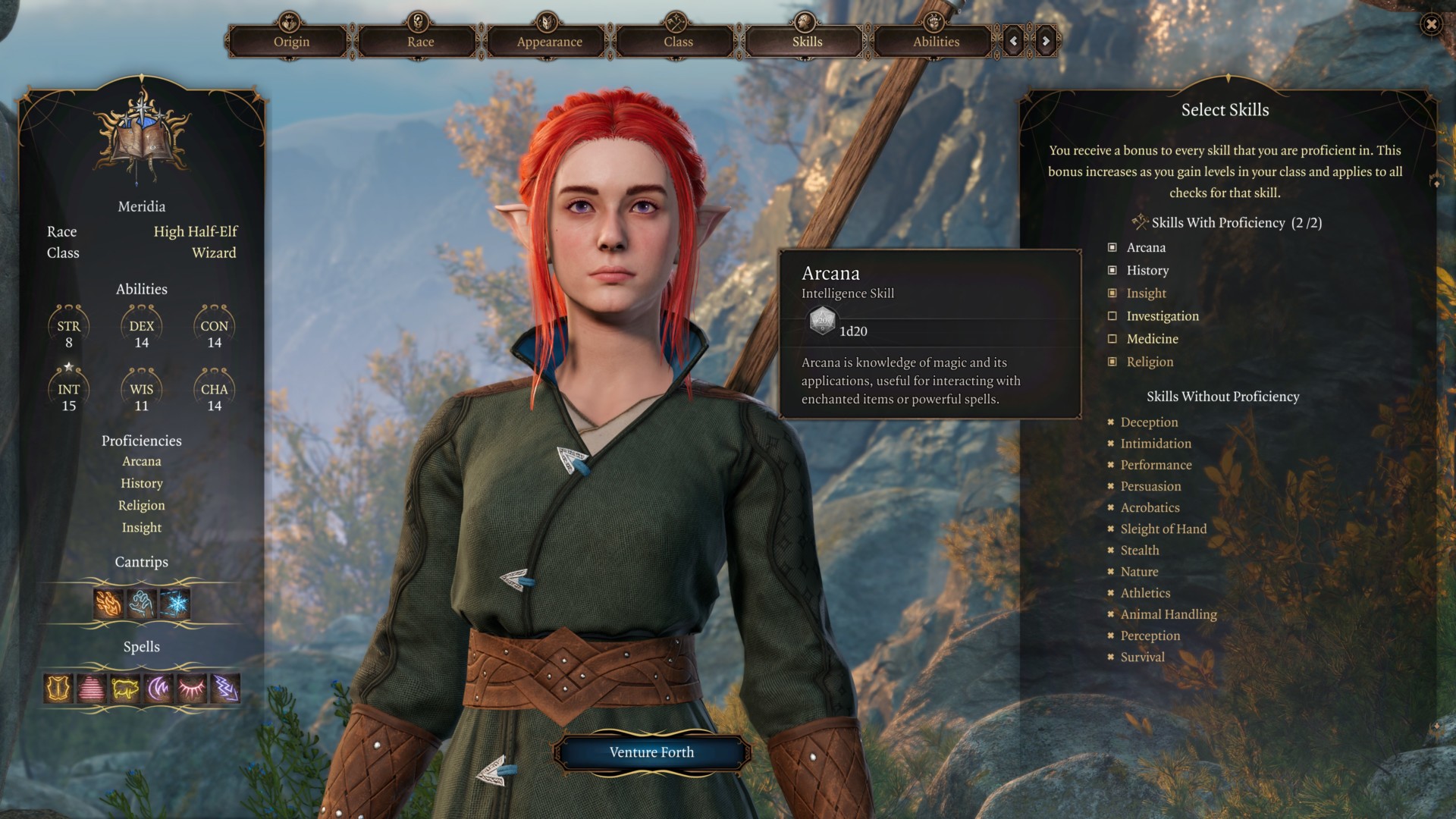This screenshot has height=819, width=1456.
Task: Select the golden armor spell icon
Action: pyautogui.click(x=58, y=689)
